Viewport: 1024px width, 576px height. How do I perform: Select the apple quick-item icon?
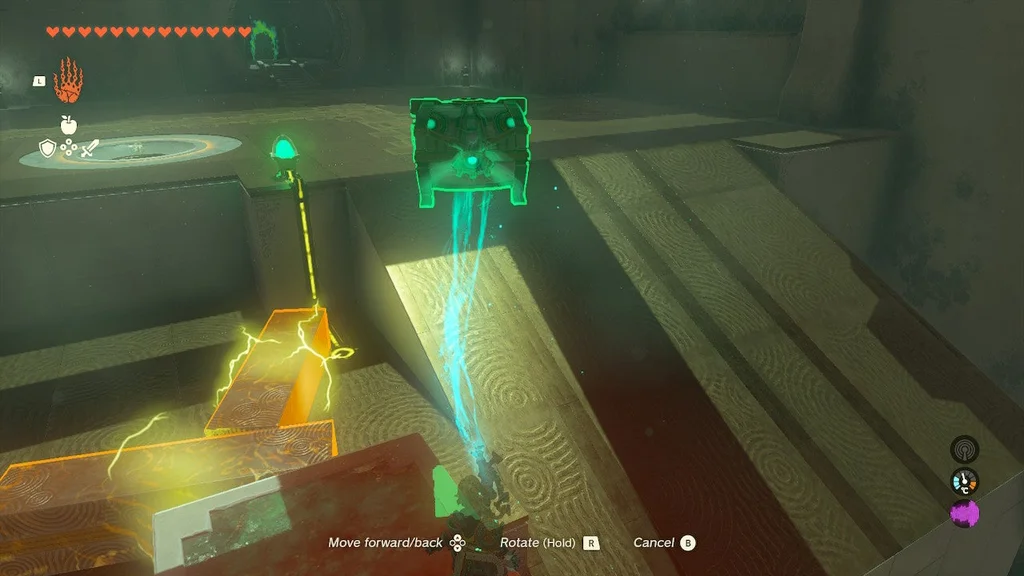click(x=68, y=124)
